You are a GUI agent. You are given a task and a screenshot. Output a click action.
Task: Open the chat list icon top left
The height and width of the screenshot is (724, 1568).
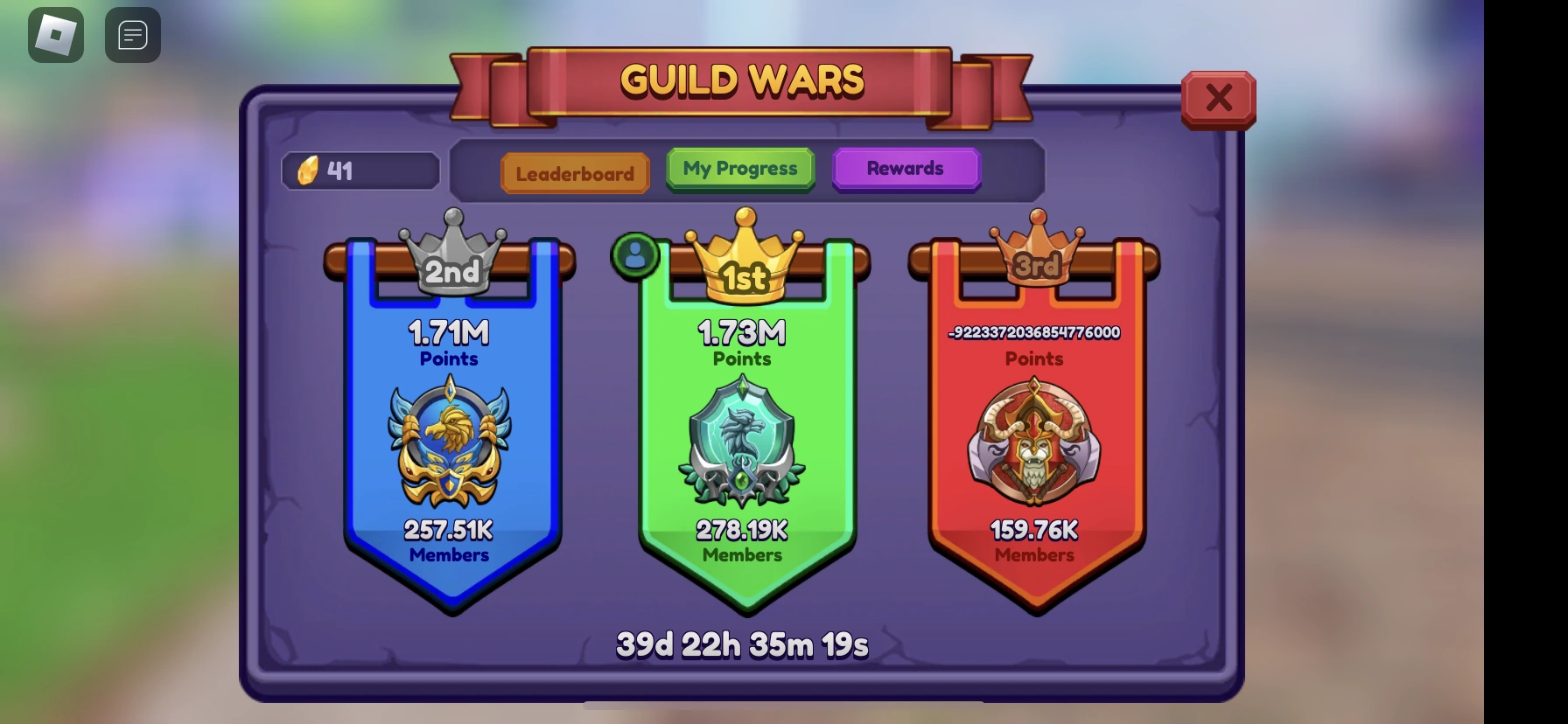point(132,34)
